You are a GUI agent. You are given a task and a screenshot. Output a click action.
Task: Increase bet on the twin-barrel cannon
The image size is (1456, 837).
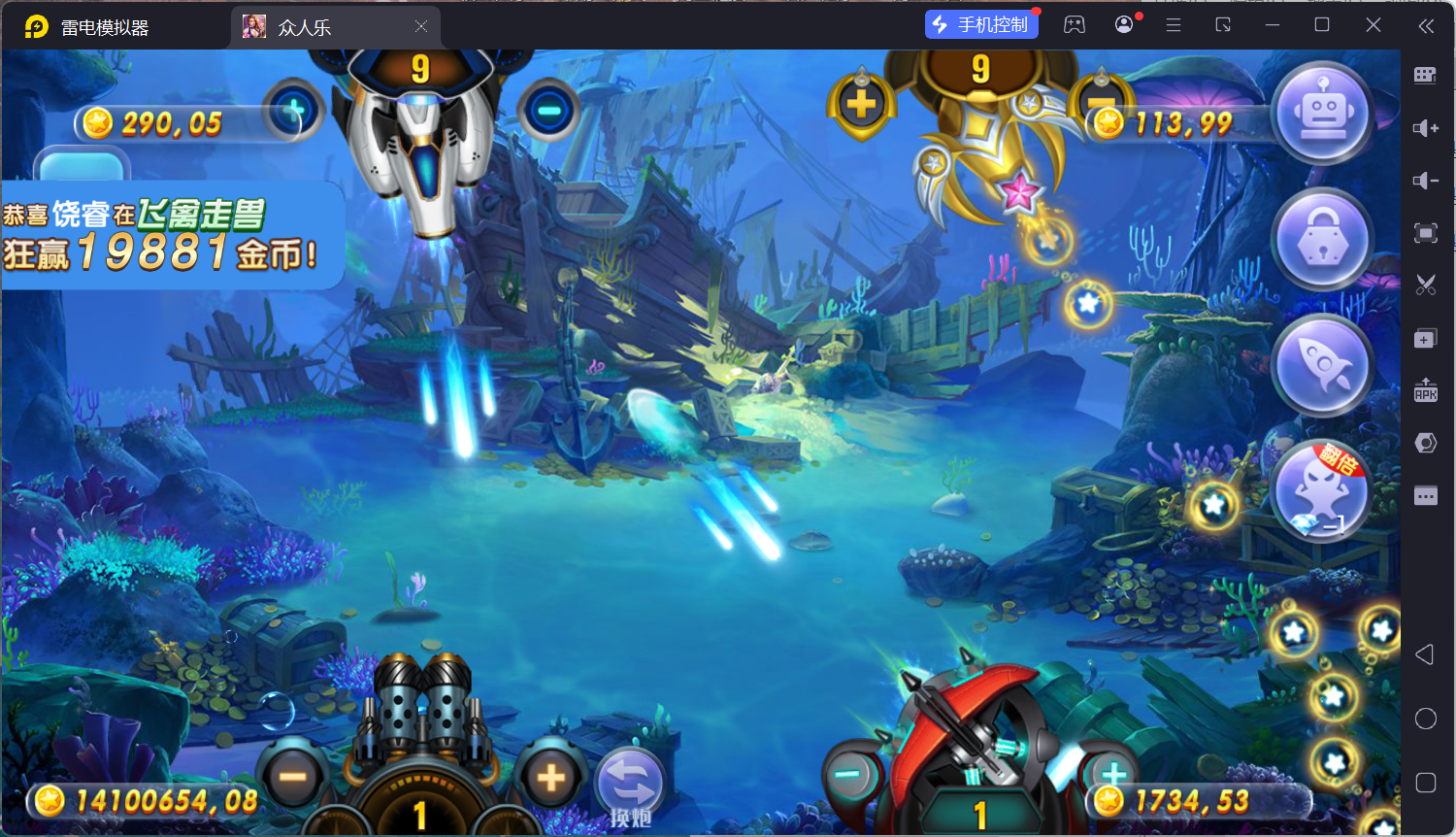click(550, 777)
